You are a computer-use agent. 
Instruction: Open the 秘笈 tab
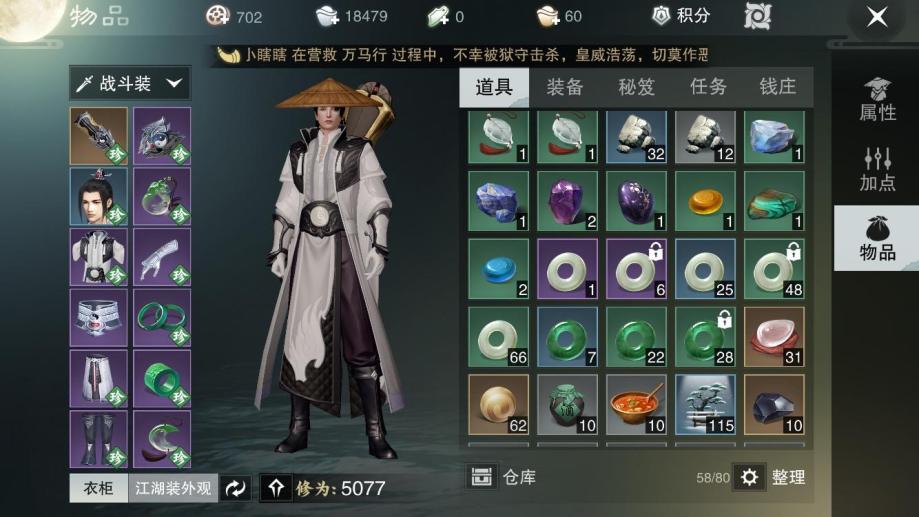point(636,87)
